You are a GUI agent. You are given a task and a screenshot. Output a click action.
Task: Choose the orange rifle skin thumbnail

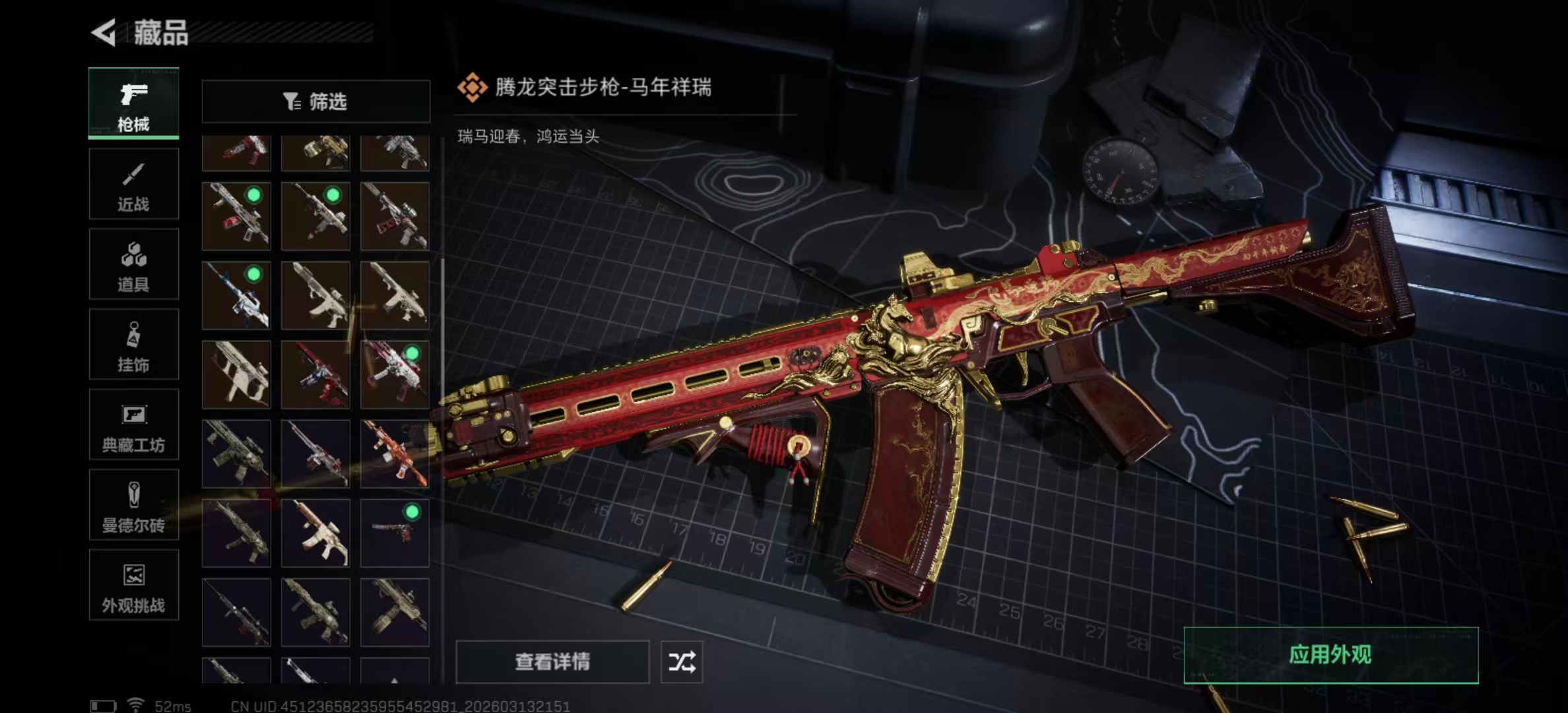point(395,454)
